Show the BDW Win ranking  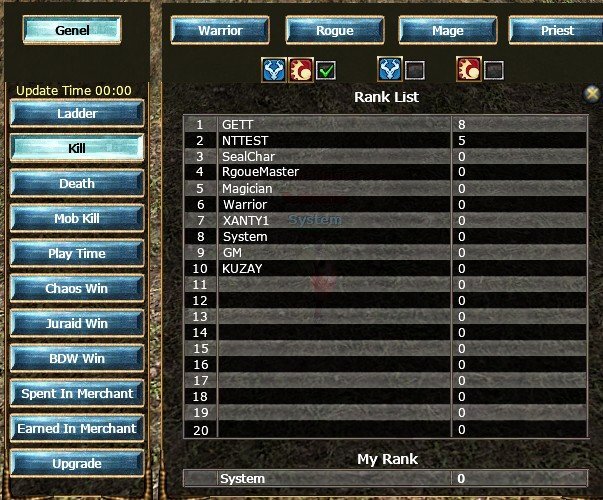[77, 359]
